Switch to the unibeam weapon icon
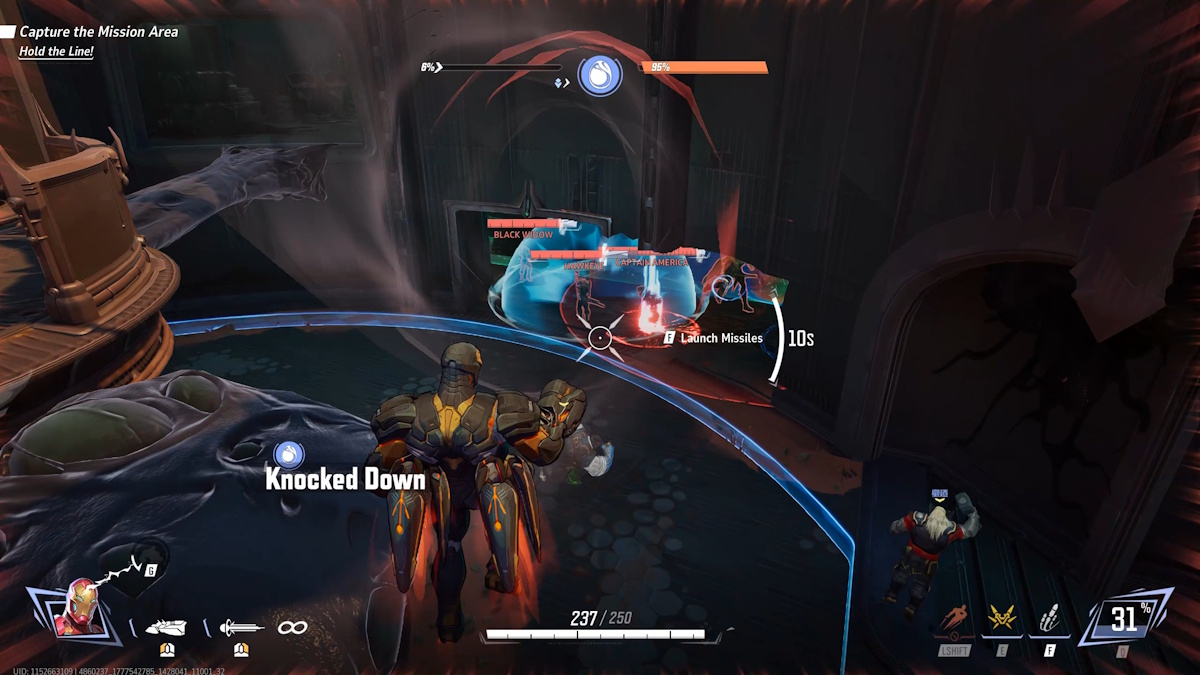Viewport: 1200px width, 675px height. (241, 628)
